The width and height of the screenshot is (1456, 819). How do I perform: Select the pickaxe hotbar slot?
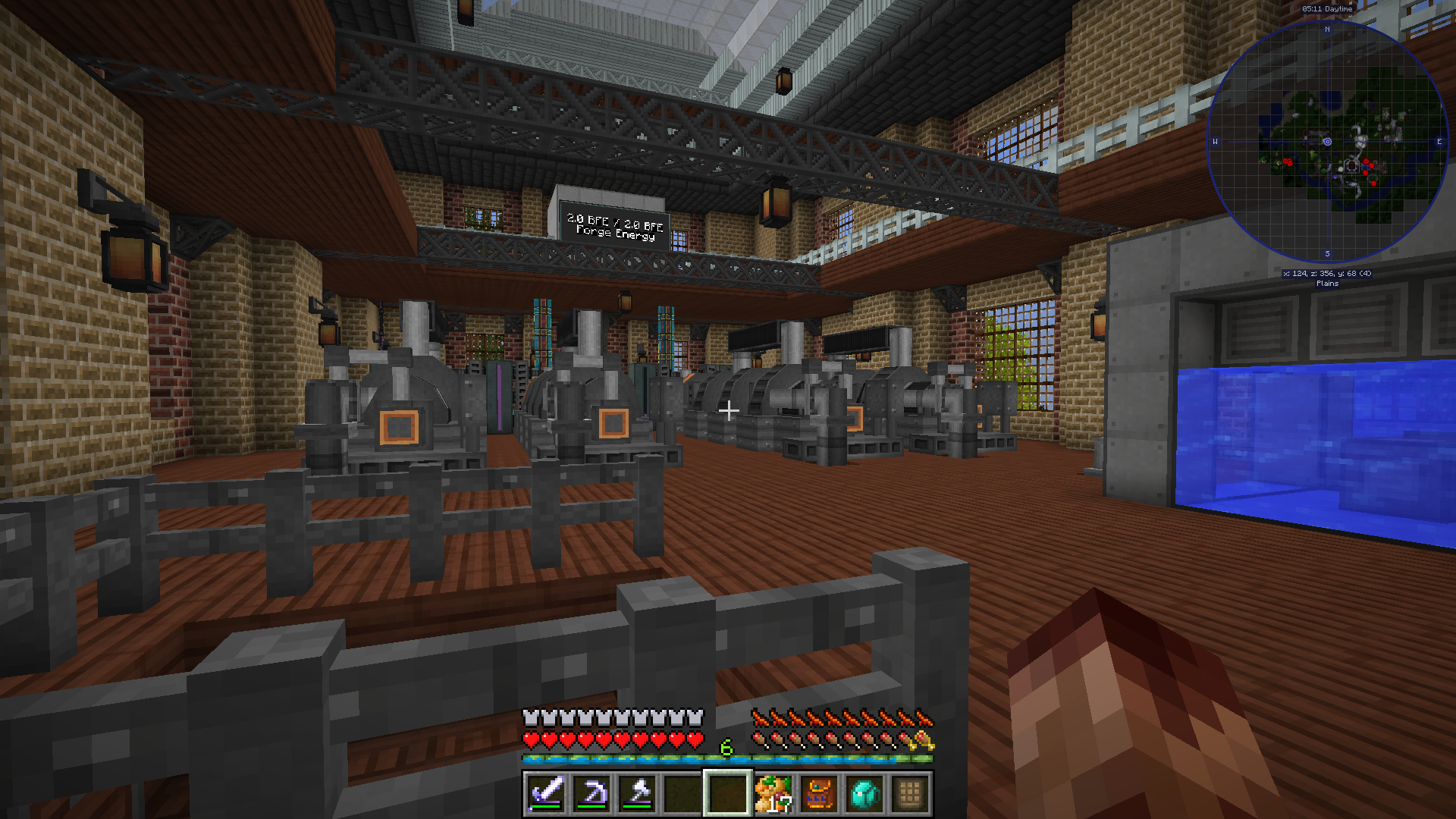(x=591, y=793)
